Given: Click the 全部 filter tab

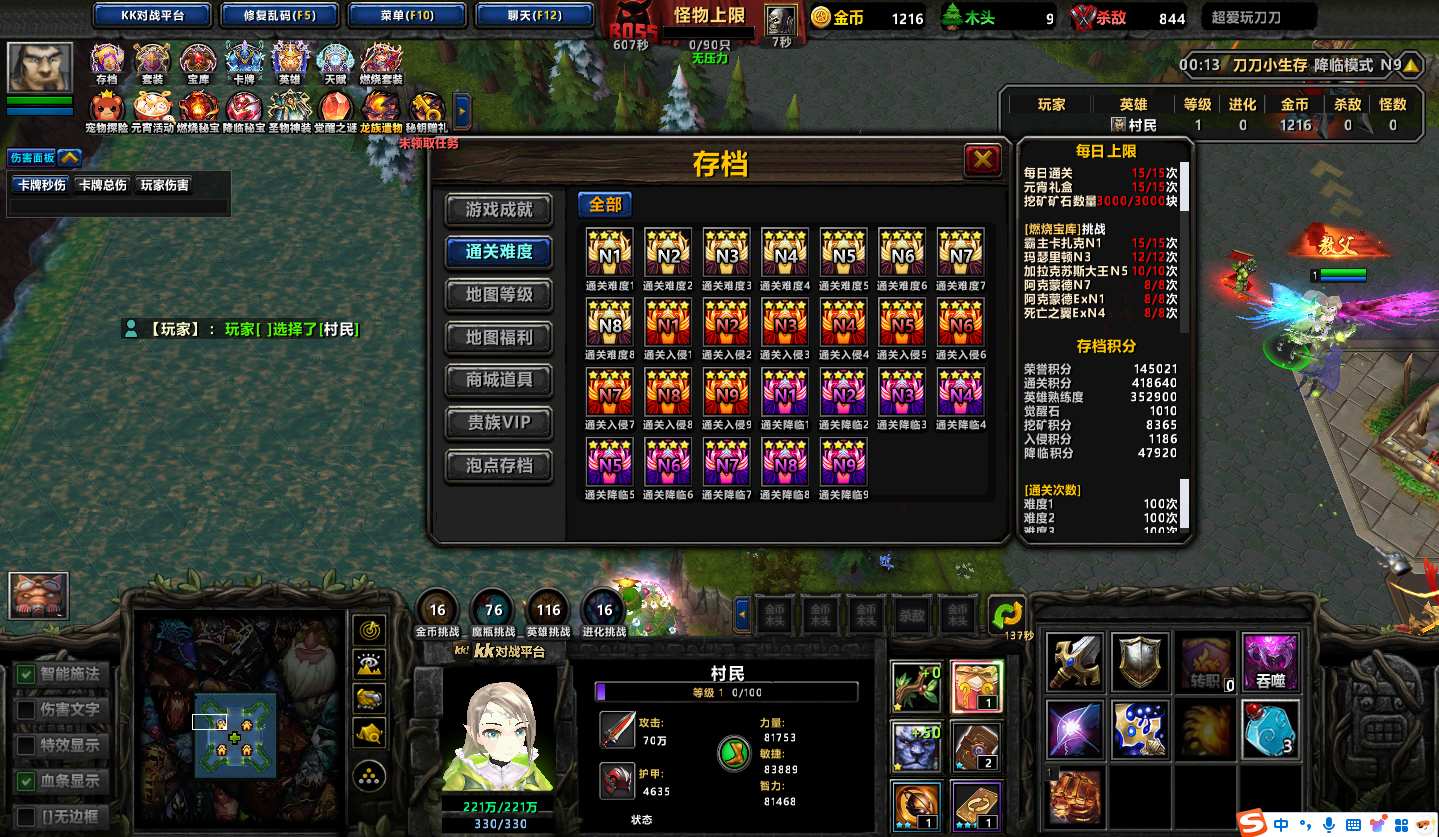Looking at the screenshot, I should click(x=605, y=204).
